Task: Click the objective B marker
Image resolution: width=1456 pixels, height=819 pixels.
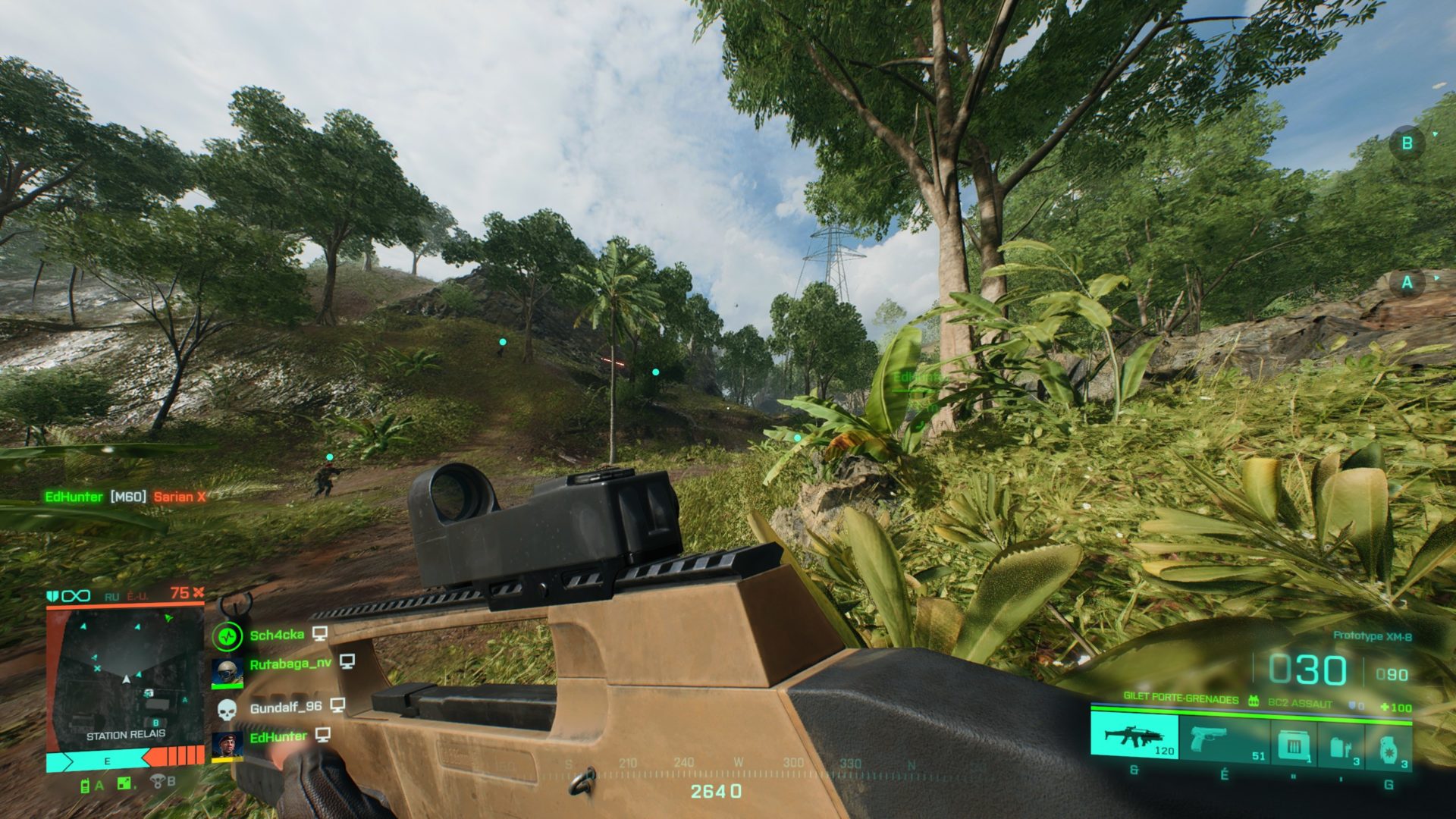Action: [1407, 143]
